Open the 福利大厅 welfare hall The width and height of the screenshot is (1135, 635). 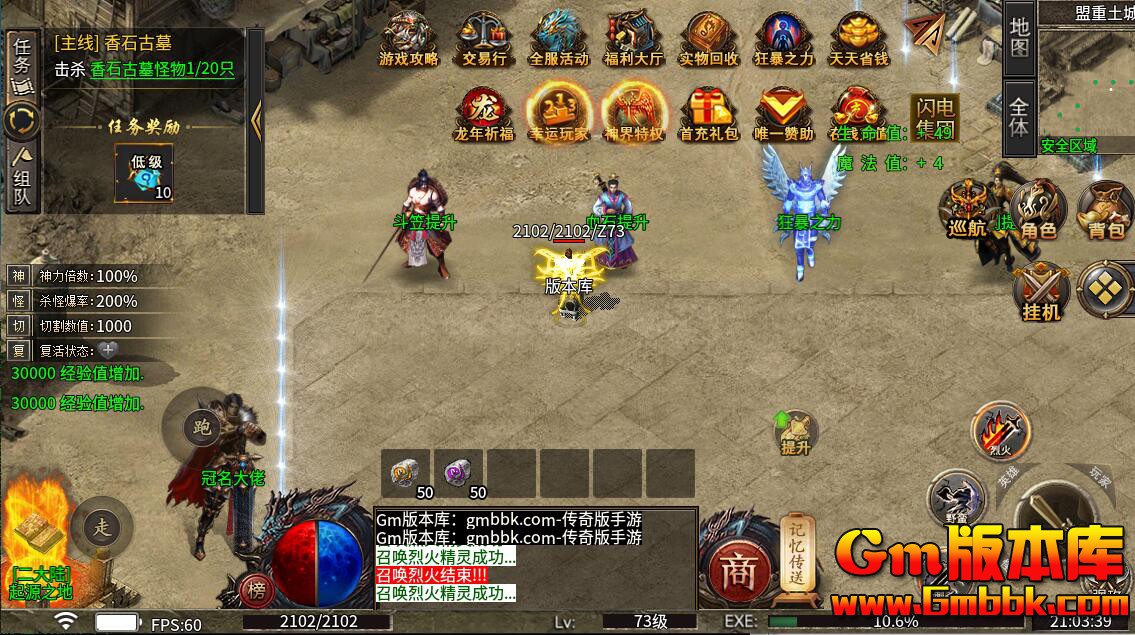pyautogui.click(x=633, y=38)
